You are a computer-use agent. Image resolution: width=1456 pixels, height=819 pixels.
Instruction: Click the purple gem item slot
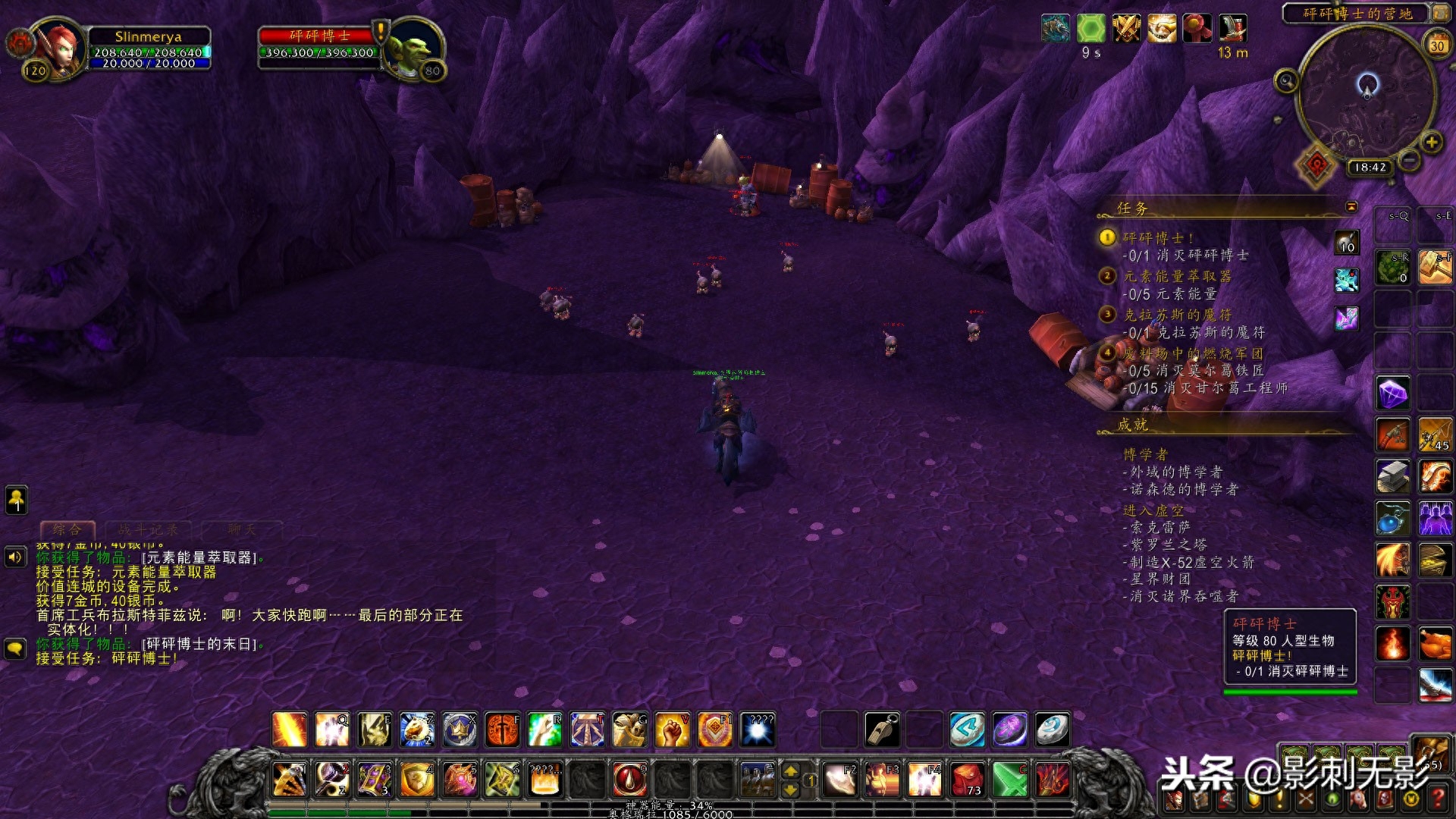coord(1393,393)
